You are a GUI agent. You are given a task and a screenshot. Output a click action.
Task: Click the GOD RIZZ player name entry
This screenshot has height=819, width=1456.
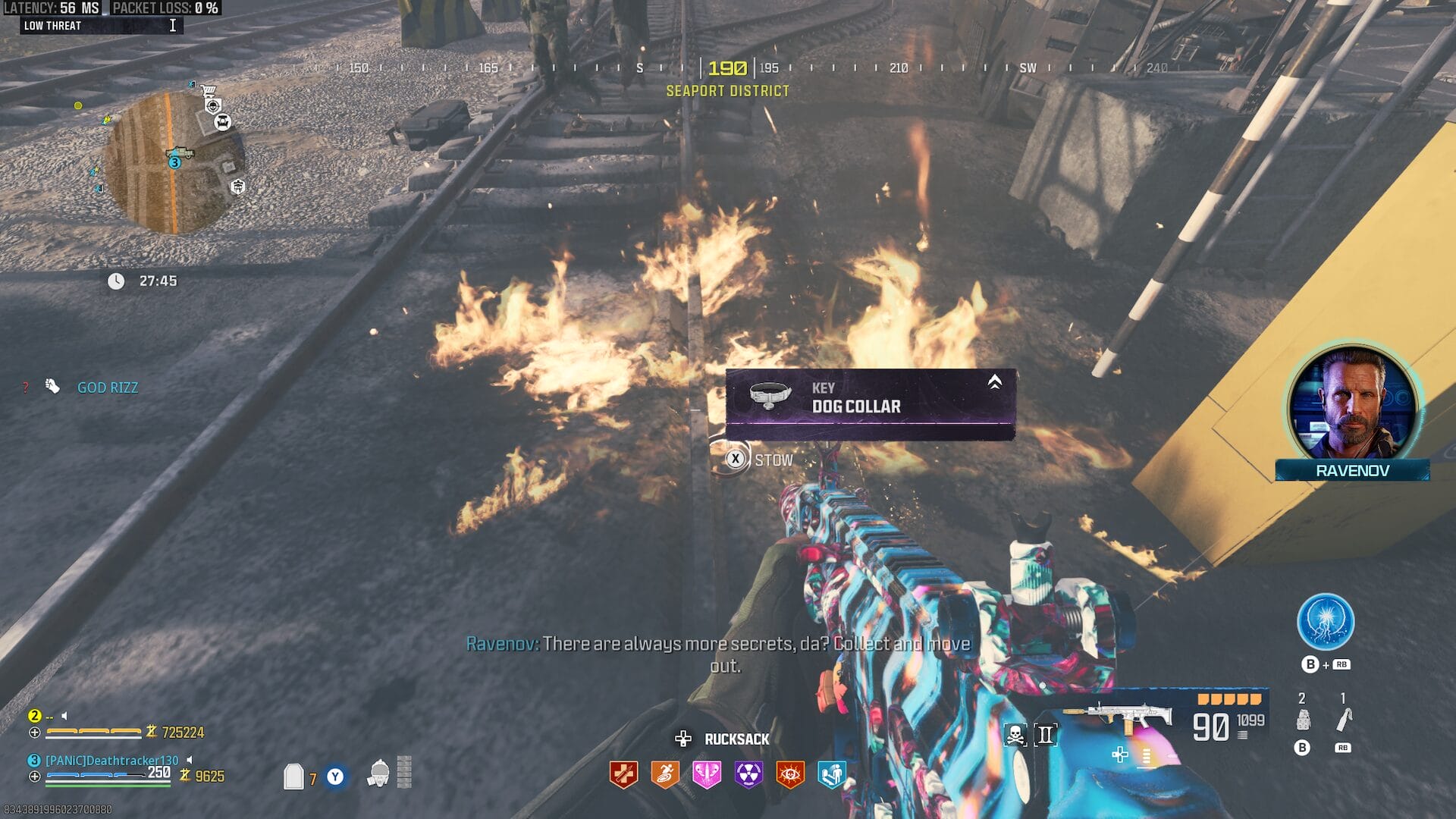point(108,388)
